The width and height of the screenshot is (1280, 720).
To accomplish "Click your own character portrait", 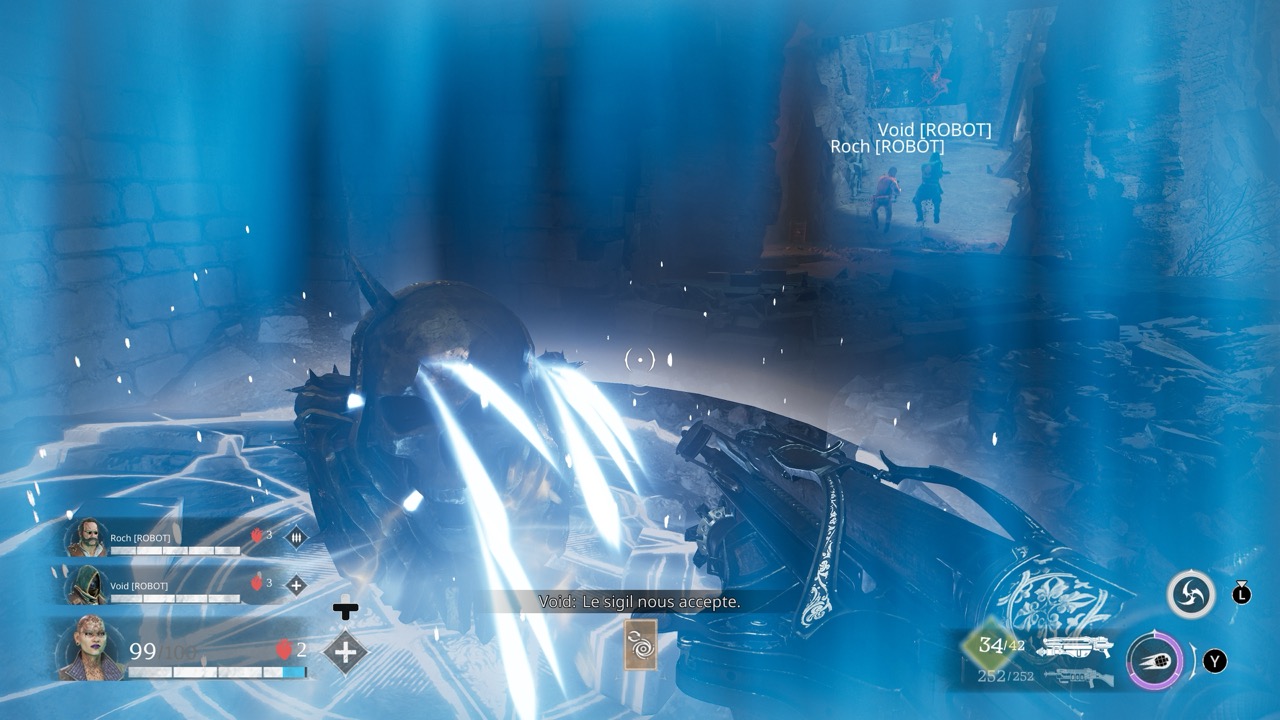I will pos(91,649).
